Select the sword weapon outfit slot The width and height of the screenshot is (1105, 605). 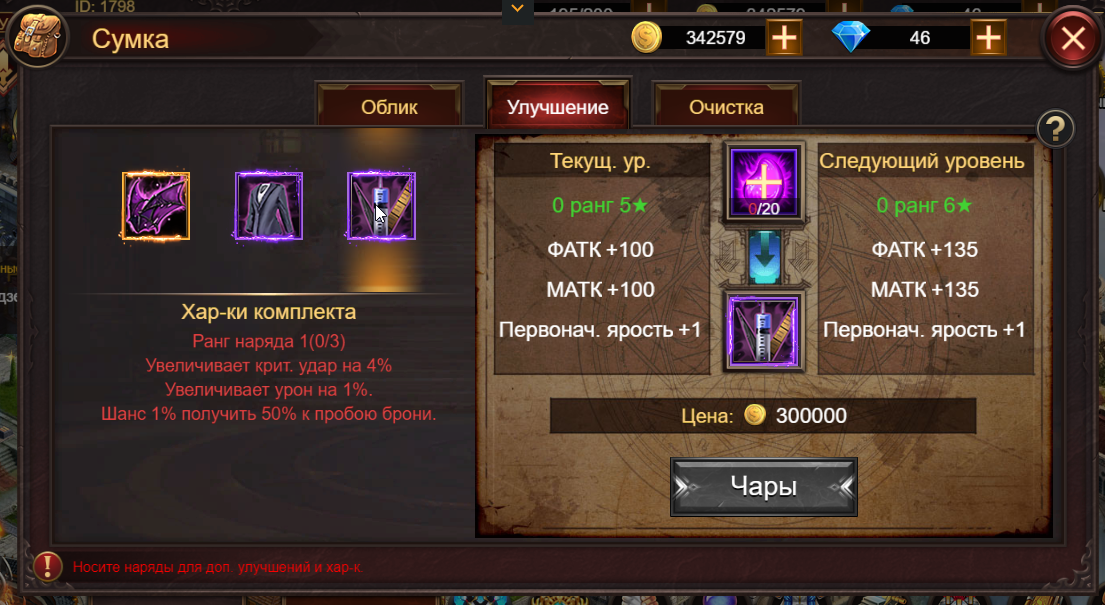pyautogui.click(x=381, y=206)
